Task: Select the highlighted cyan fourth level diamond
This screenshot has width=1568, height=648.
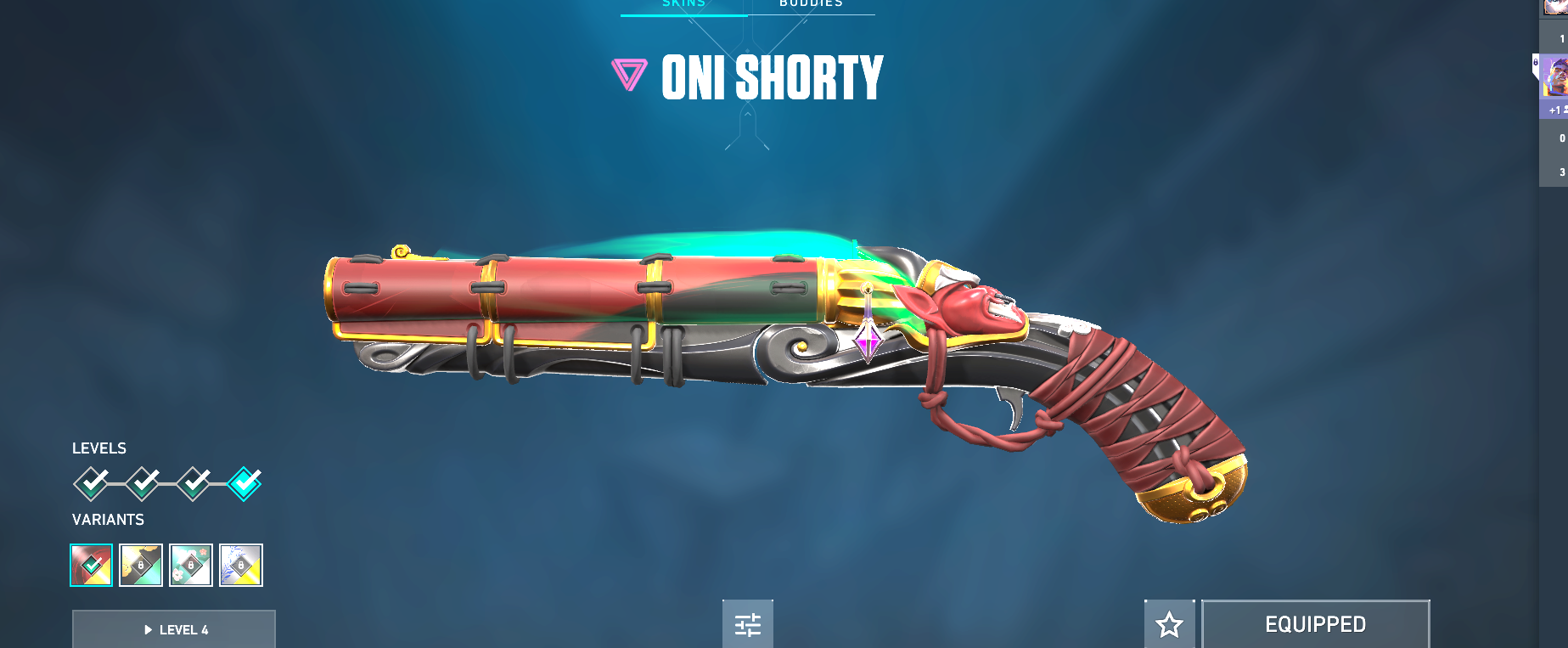Action: click(244, 483)
